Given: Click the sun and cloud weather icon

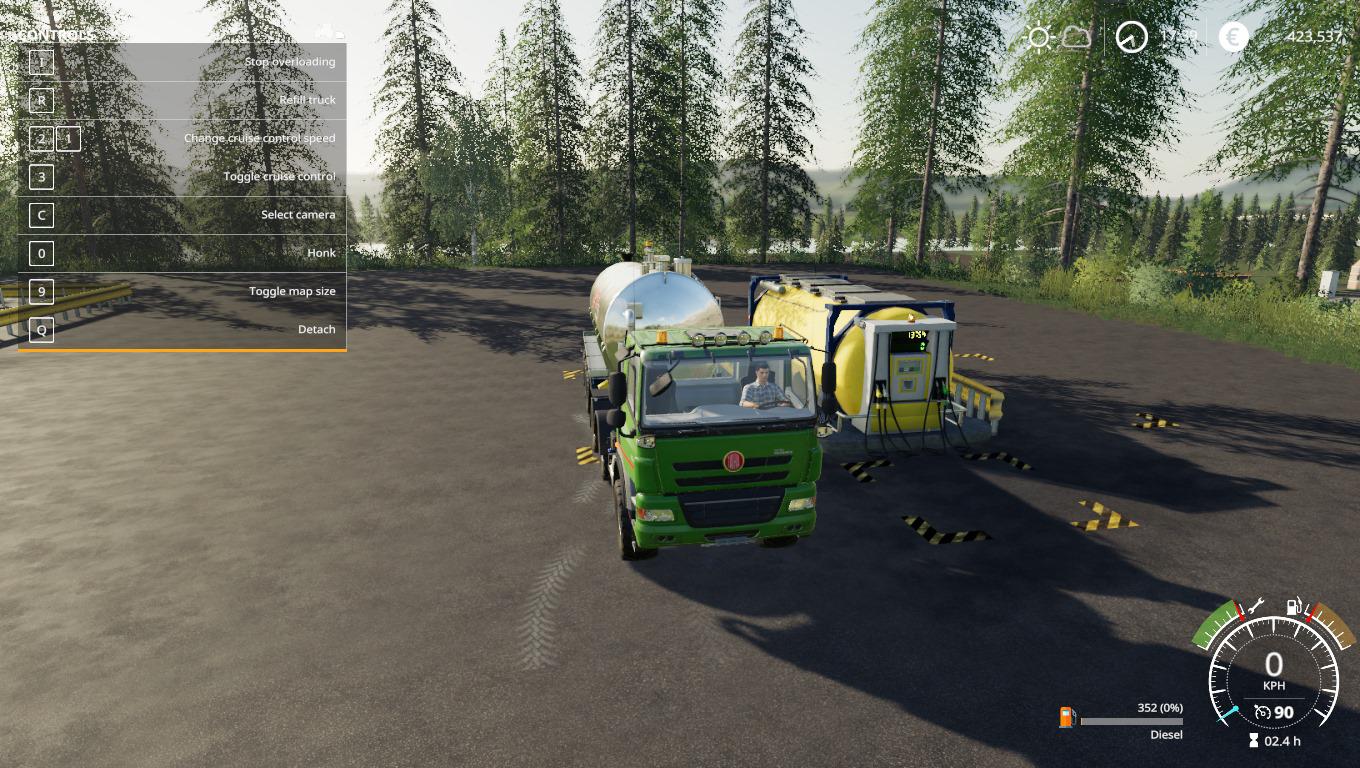Looking at the screenshot, I should [x=1057, y=38].
